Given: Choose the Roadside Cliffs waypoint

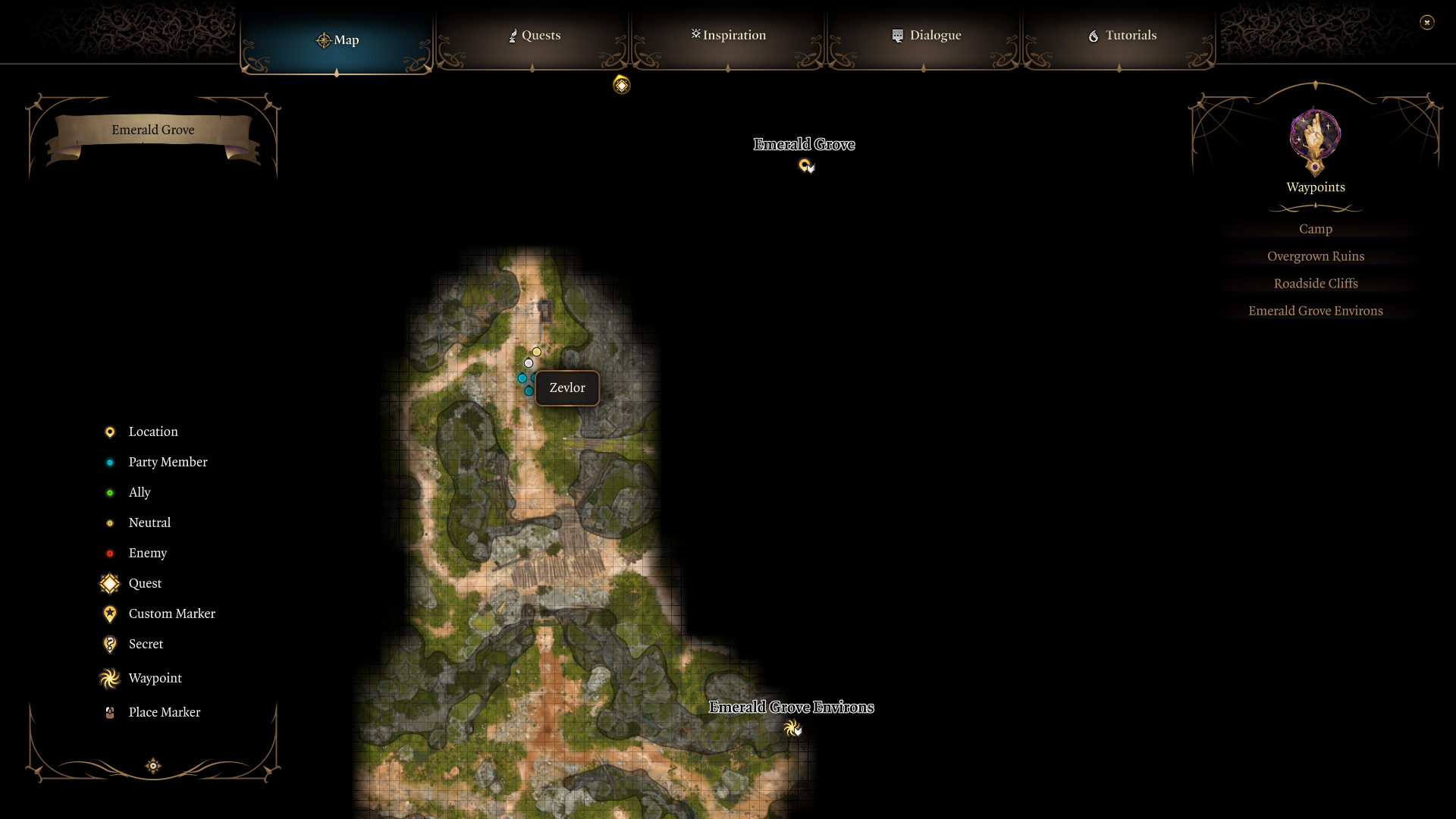Looking at the screenshot, I should point(1315,283).
